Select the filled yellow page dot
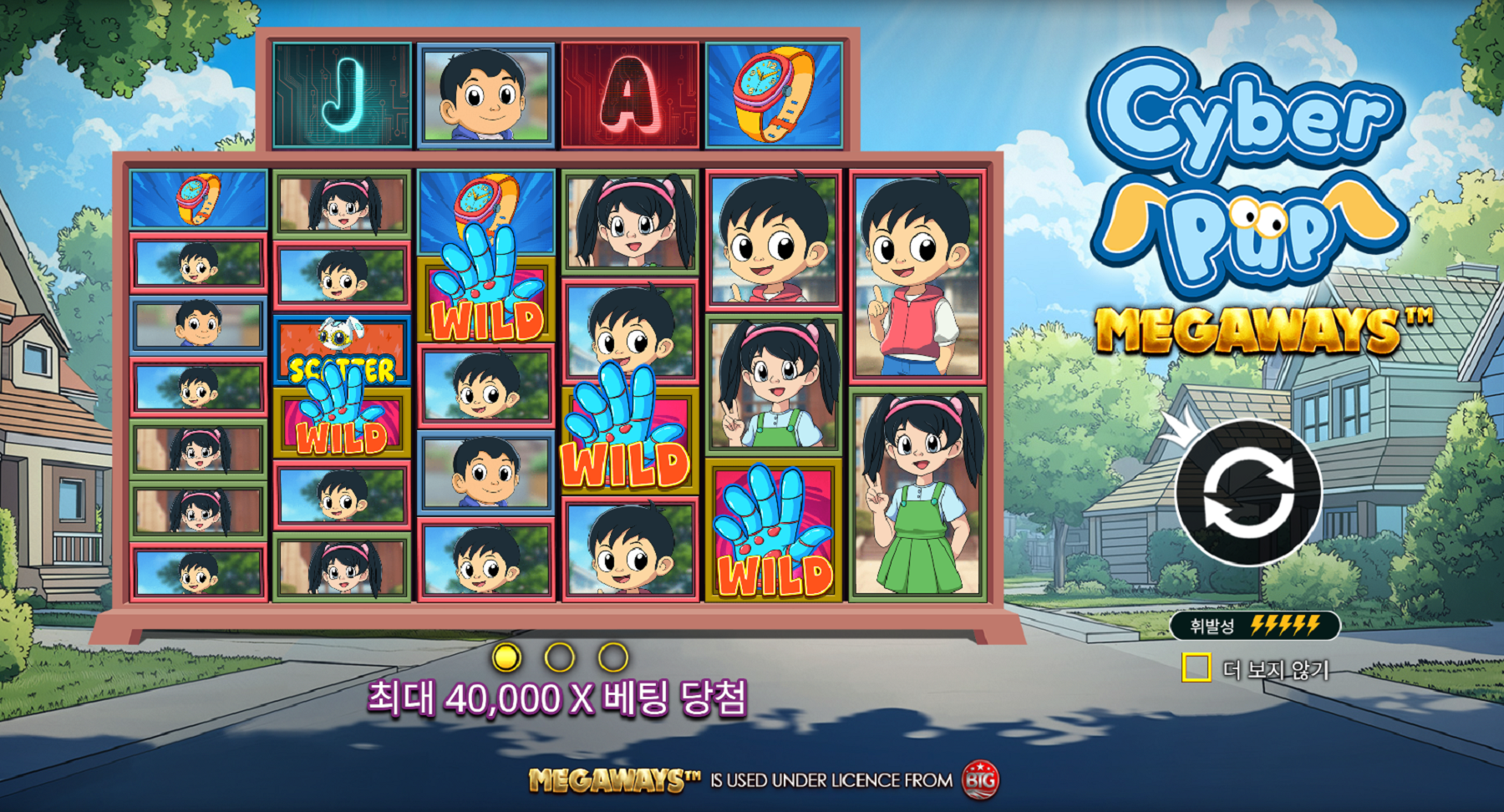 (506, 657)
